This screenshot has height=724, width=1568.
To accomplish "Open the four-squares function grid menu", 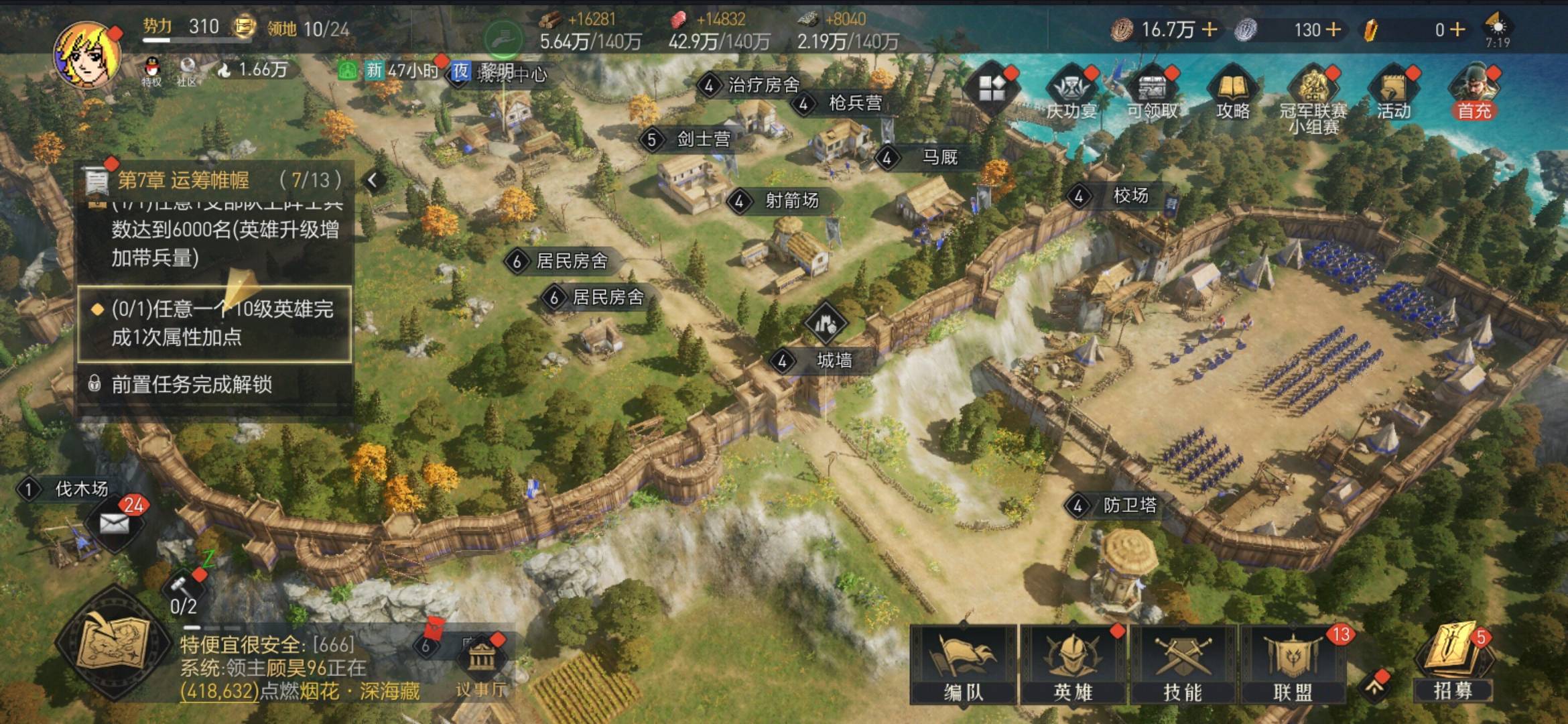I will 991,88.
